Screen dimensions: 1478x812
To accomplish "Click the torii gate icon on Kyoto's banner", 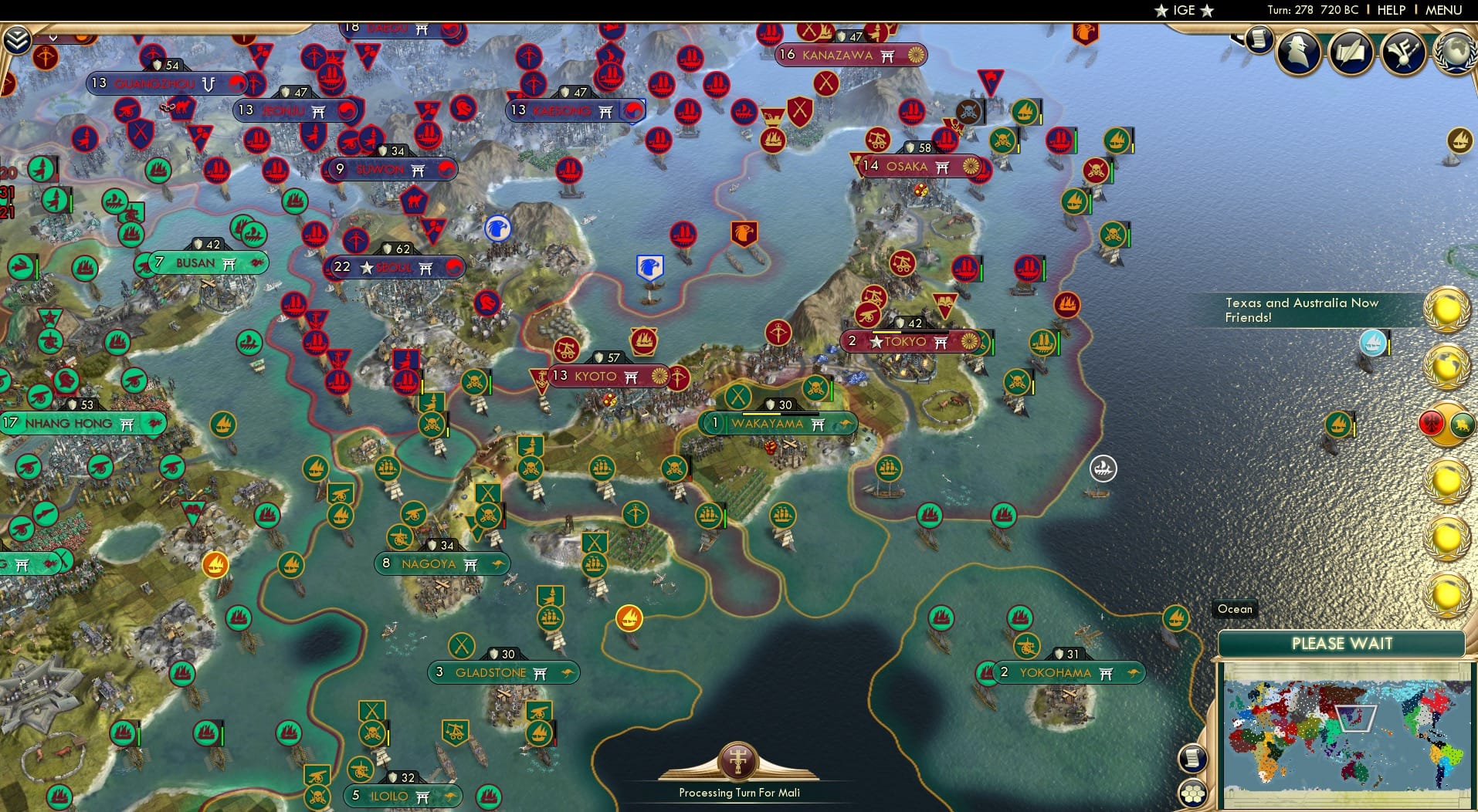I will [x=632, y=377].
